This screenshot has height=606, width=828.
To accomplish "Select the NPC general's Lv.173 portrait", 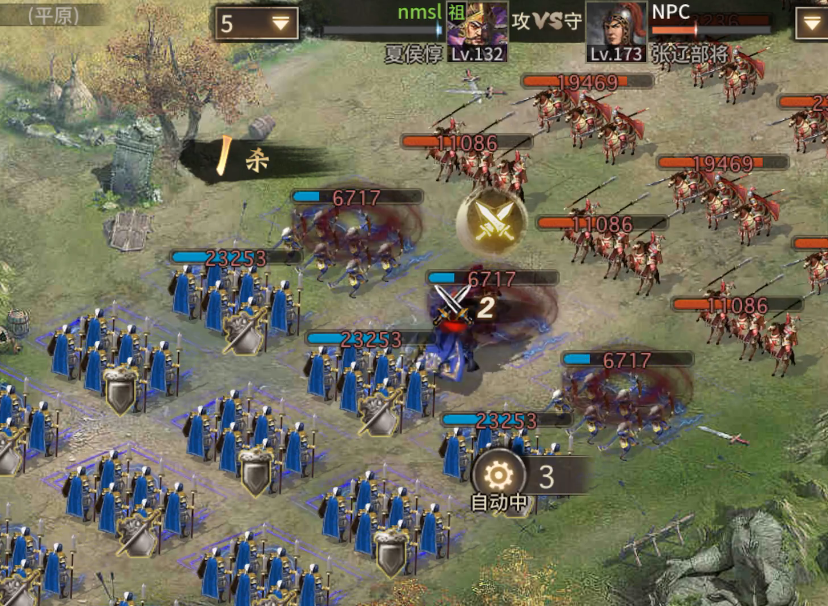I will click(616, 31).
